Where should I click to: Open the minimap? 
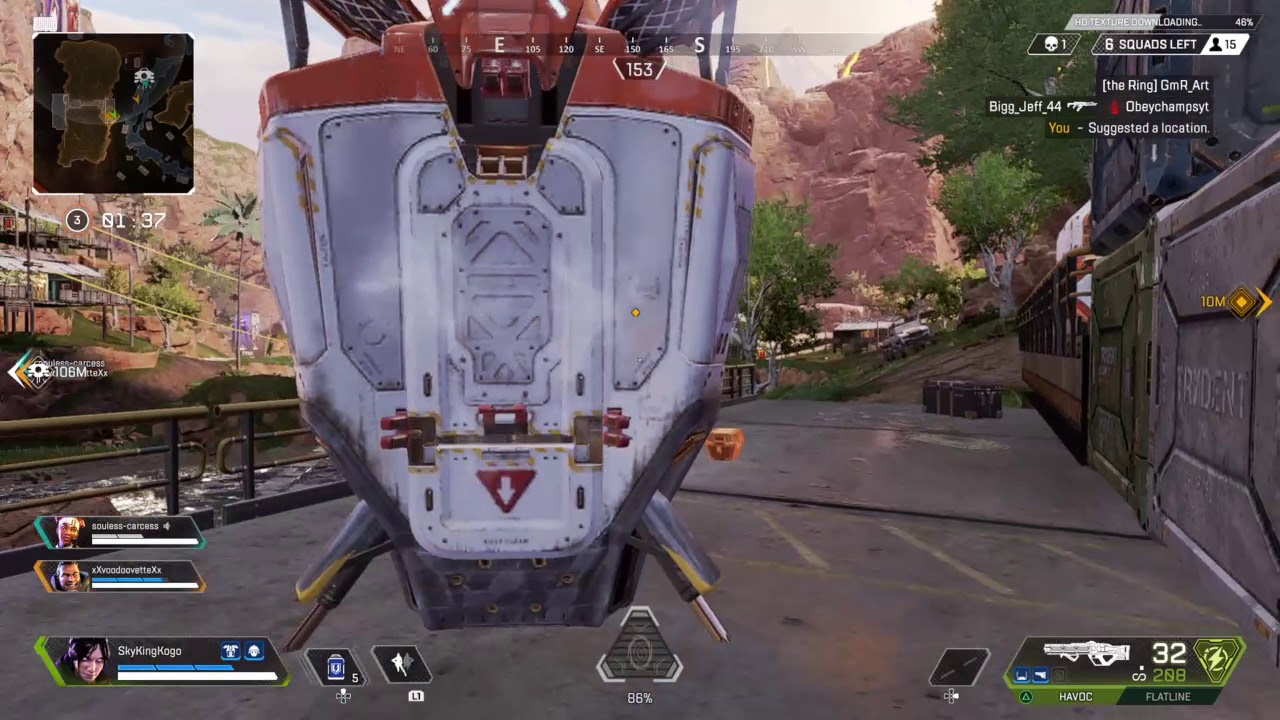pos(113,113)
